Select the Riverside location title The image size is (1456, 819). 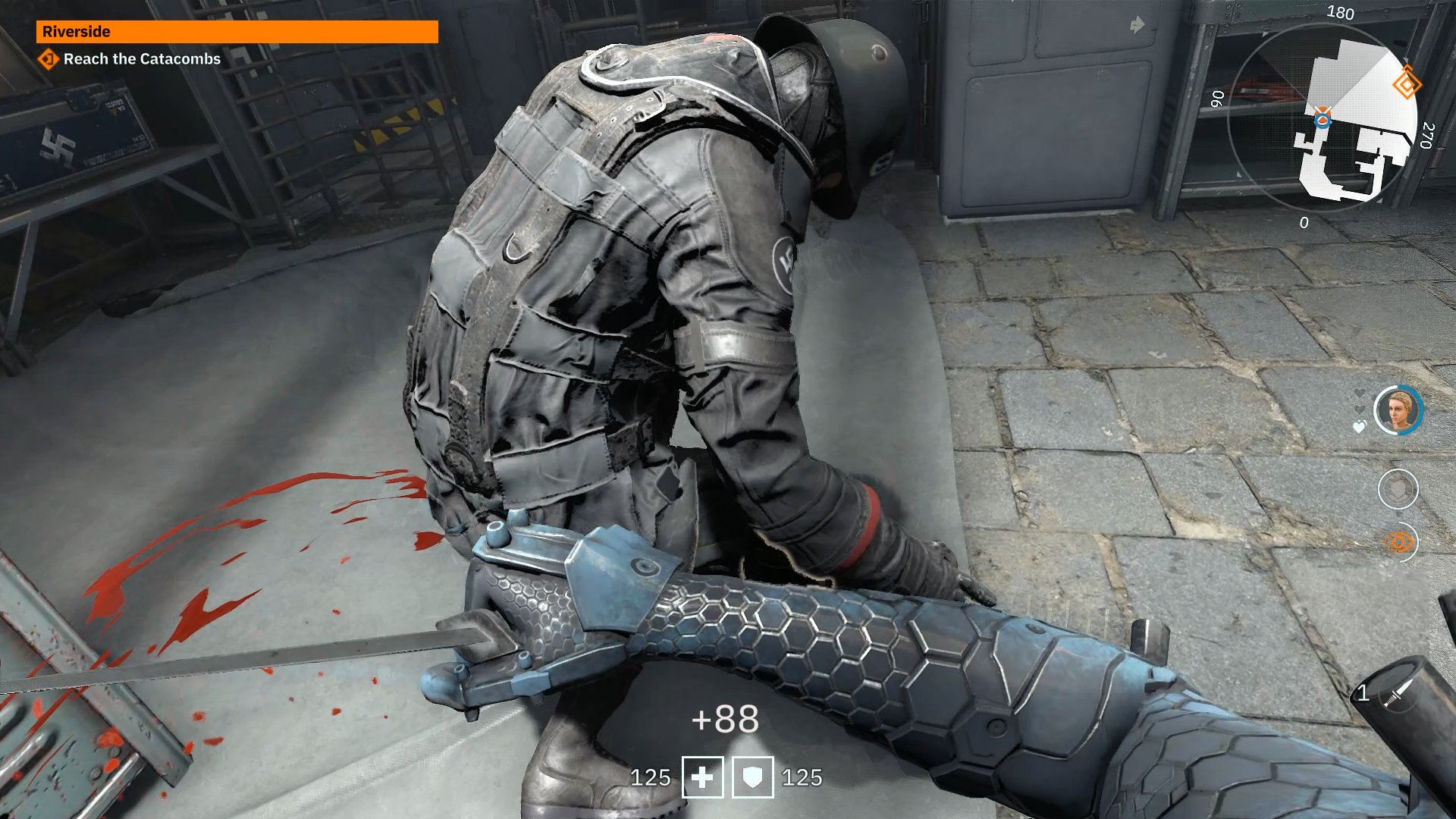pos(76,32)
